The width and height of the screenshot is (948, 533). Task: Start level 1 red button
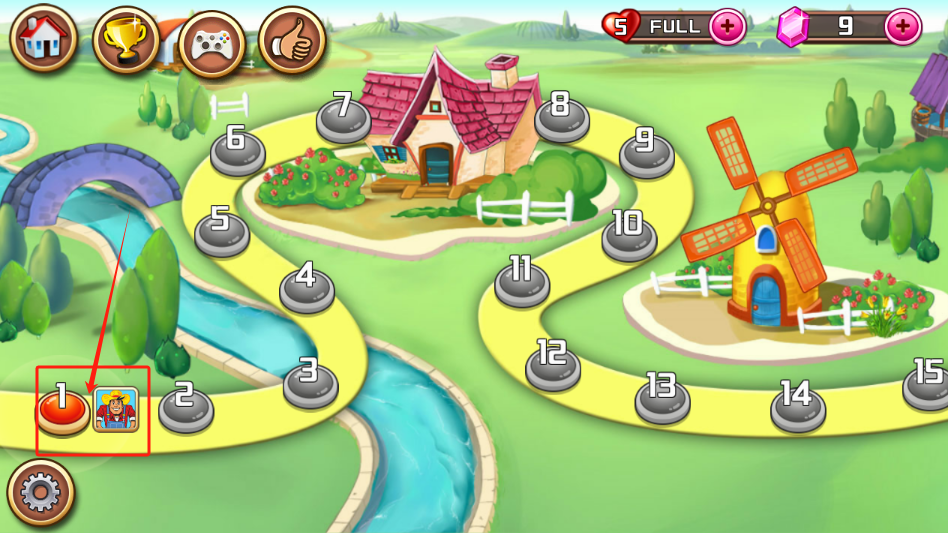[x=62, y=407]
